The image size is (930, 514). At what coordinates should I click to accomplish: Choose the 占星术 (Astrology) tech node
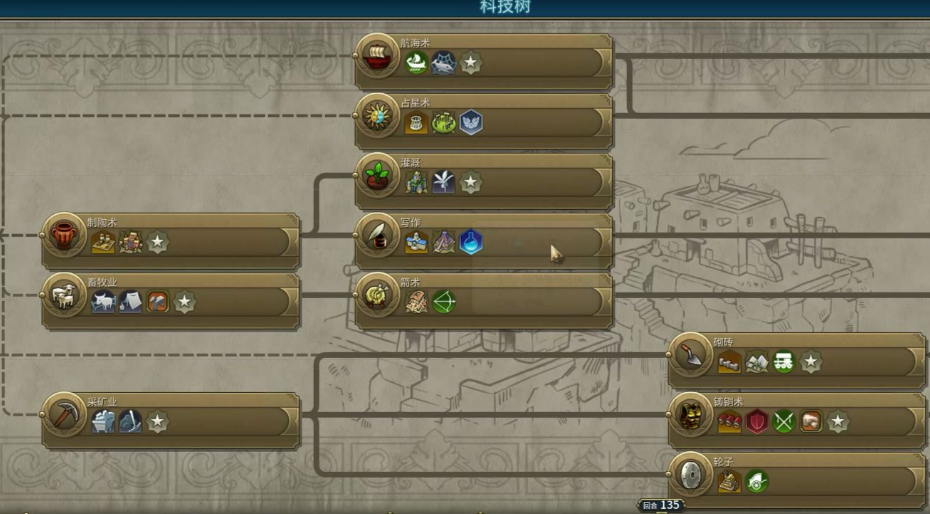tap(378, 120)
